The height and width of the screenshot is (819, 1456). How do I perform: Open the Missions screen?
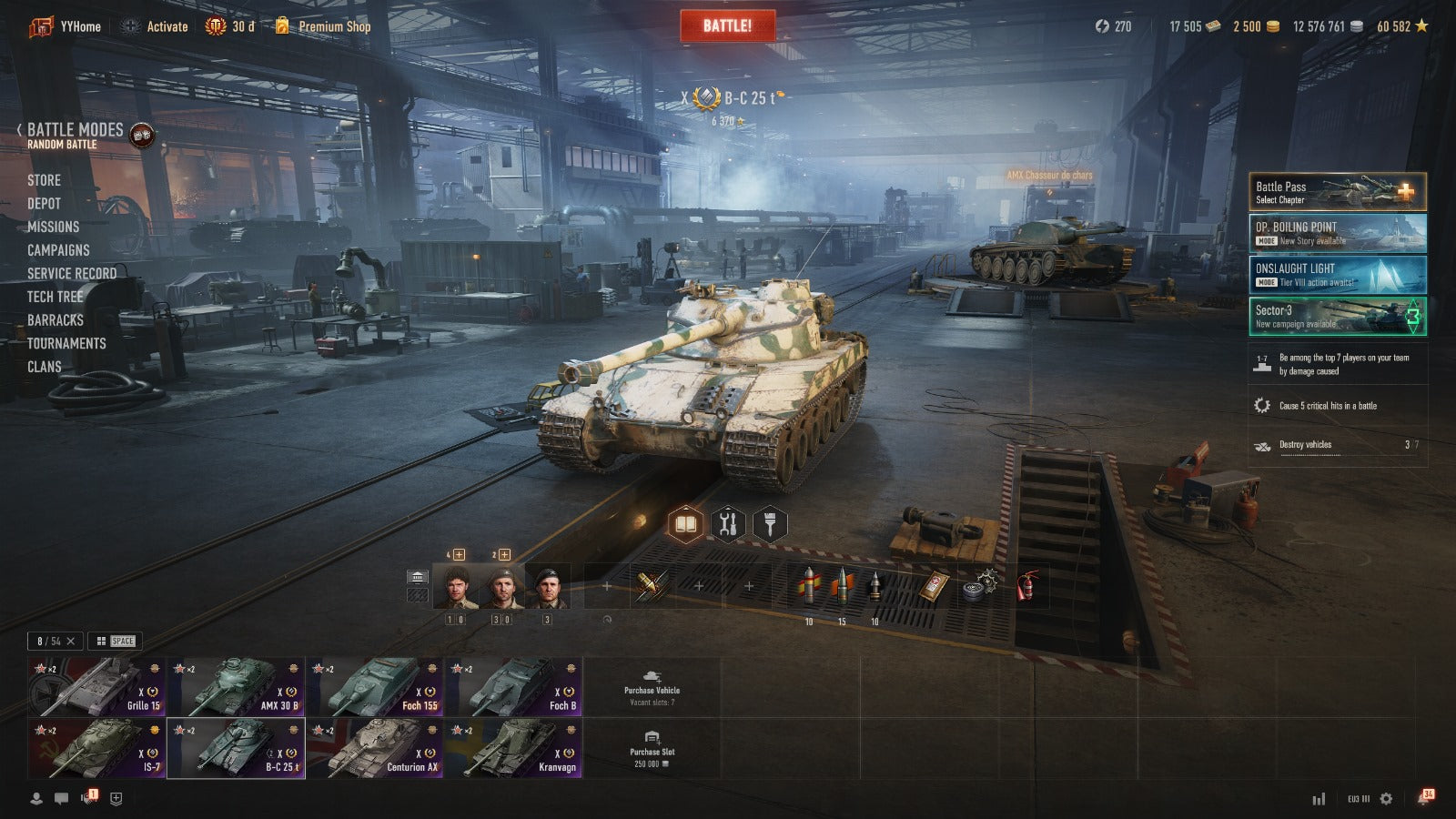53,227
